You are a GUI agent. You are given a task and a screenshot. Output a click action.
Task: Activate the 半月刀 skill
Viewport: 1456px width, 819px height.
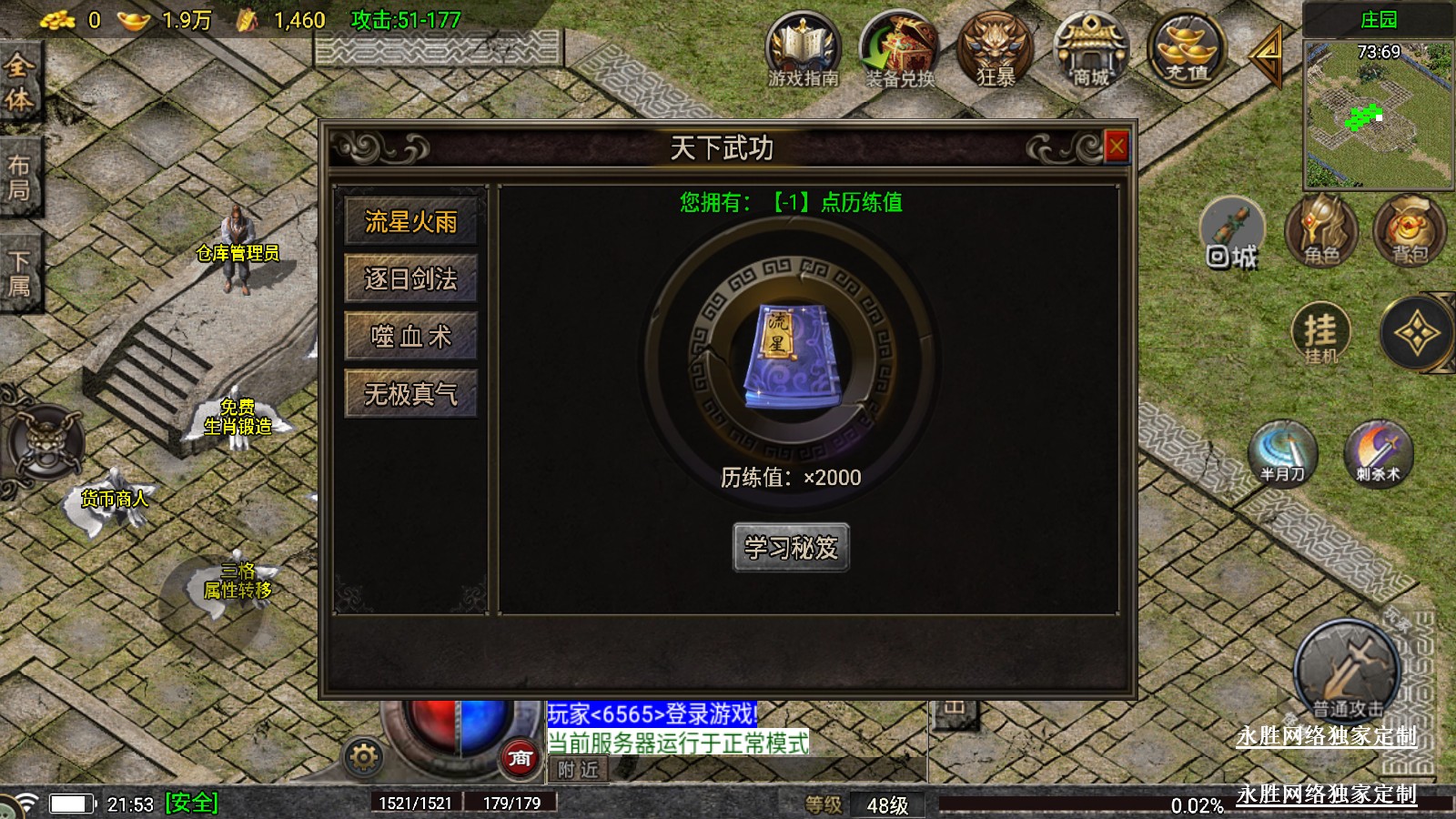tap(1283, 451)
